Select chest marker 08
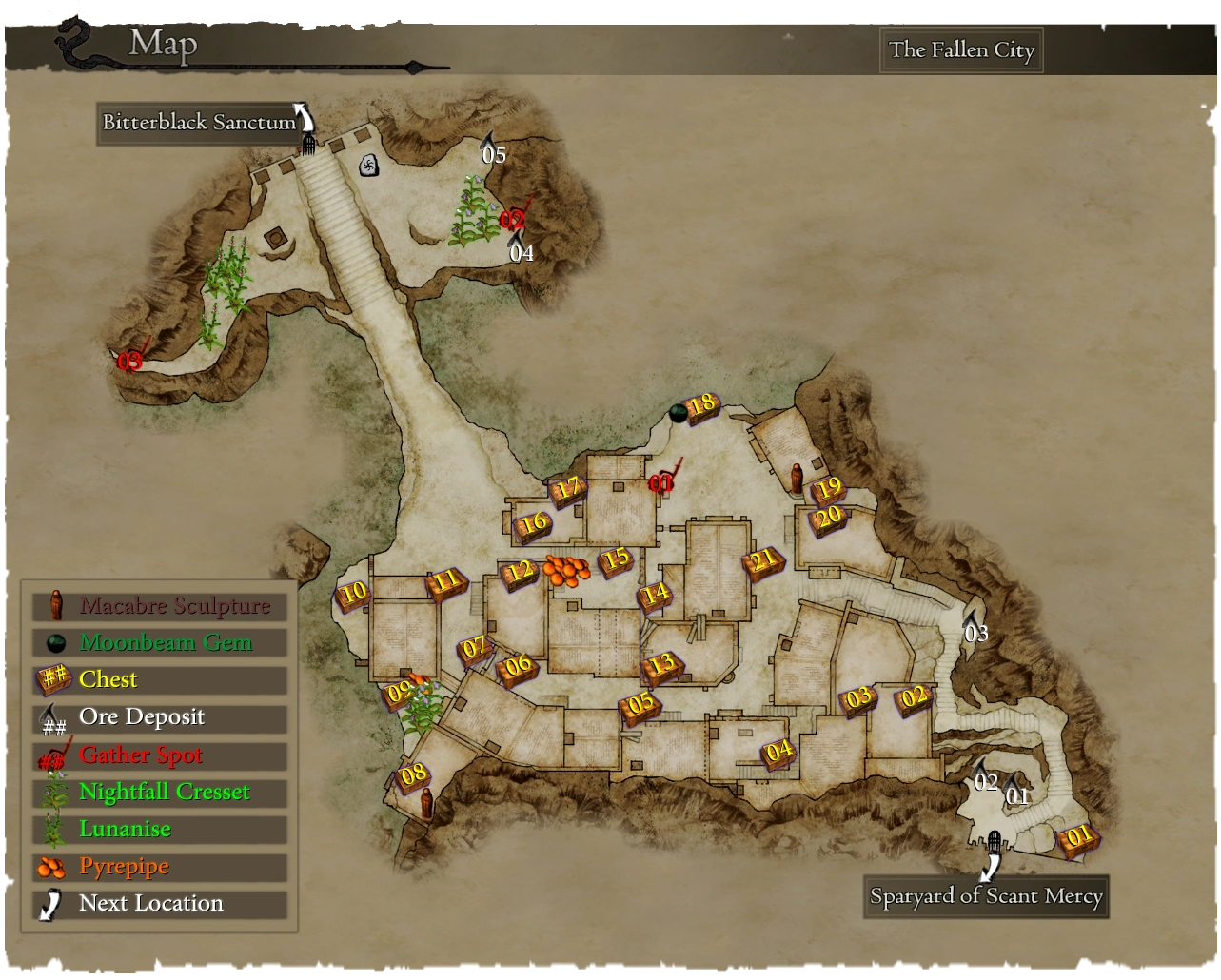The height and width of the screenshot is (980, 1221). (413, 775)
